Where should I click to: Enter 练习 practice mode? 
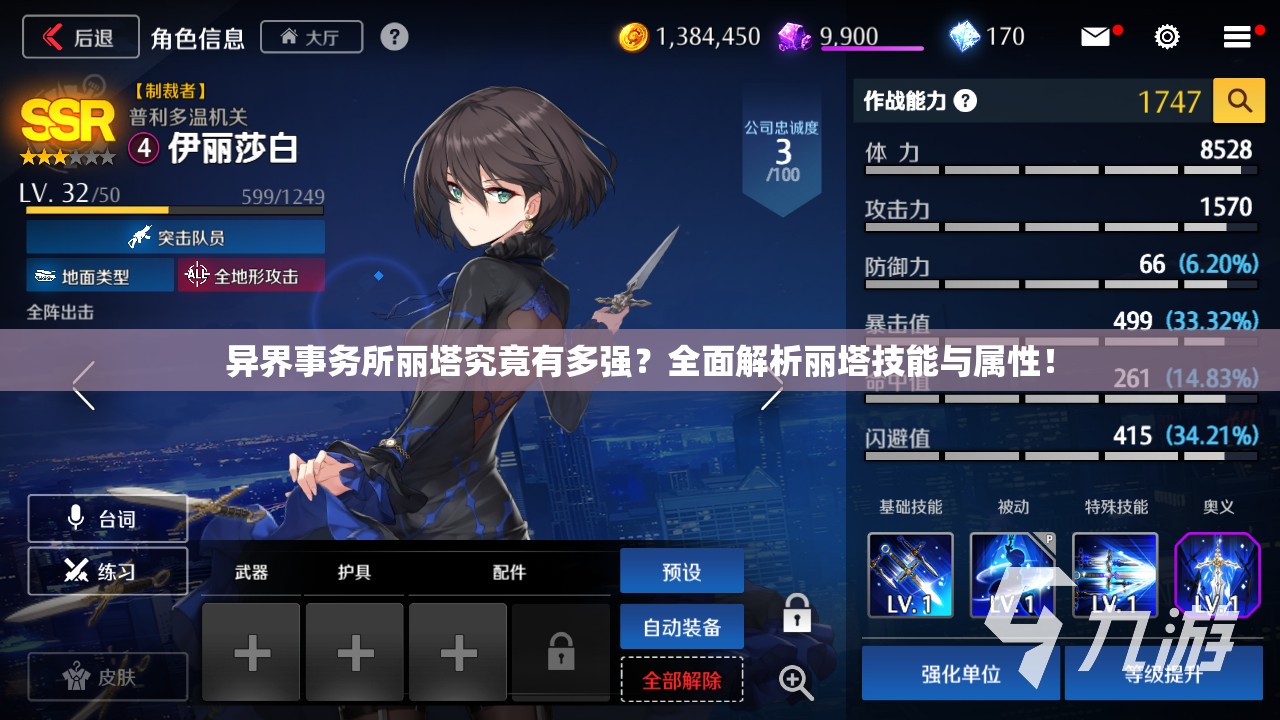tap(107, 571)
